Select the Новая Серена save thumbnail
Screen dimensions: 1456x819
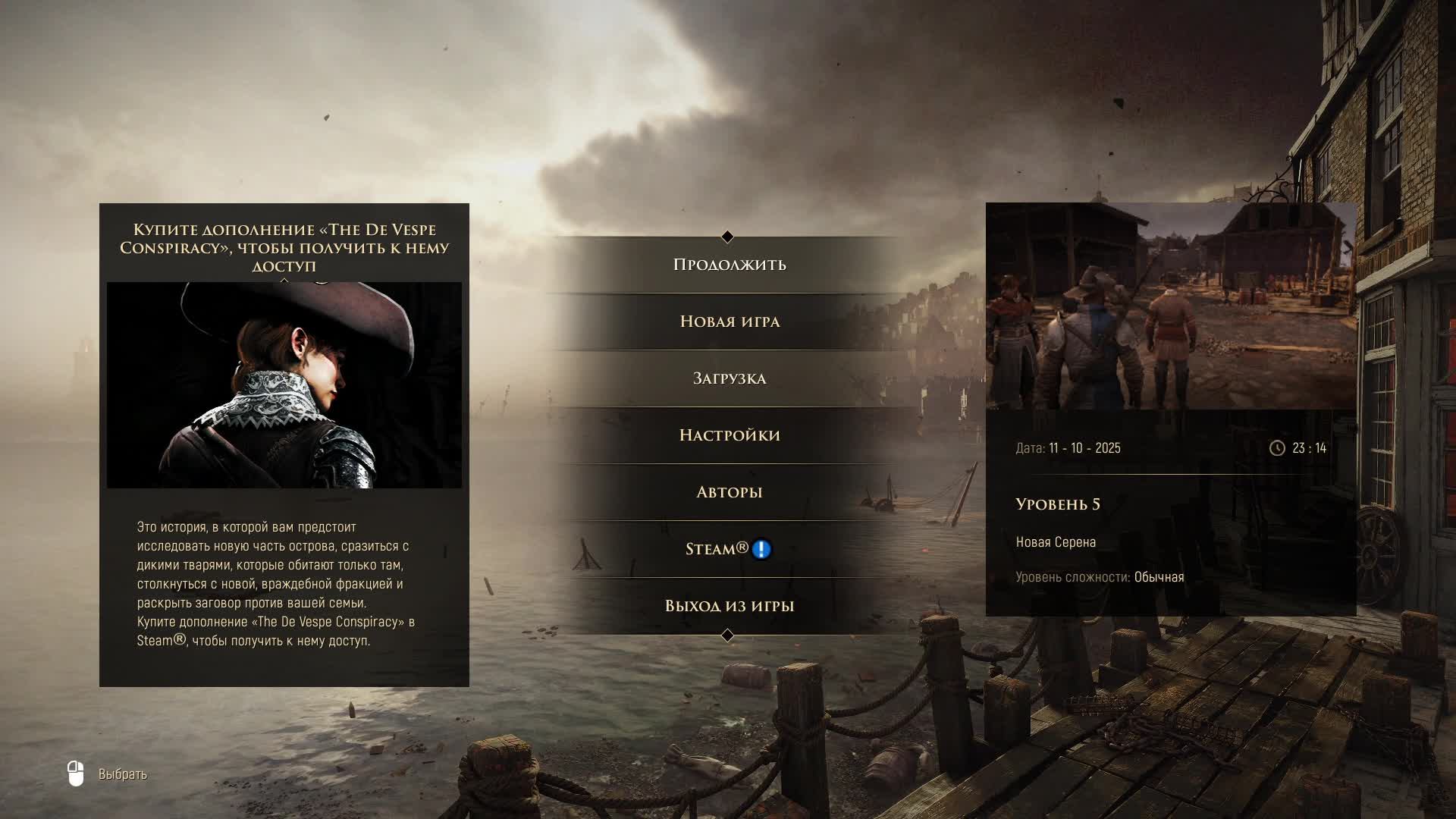pos(1171,306)
